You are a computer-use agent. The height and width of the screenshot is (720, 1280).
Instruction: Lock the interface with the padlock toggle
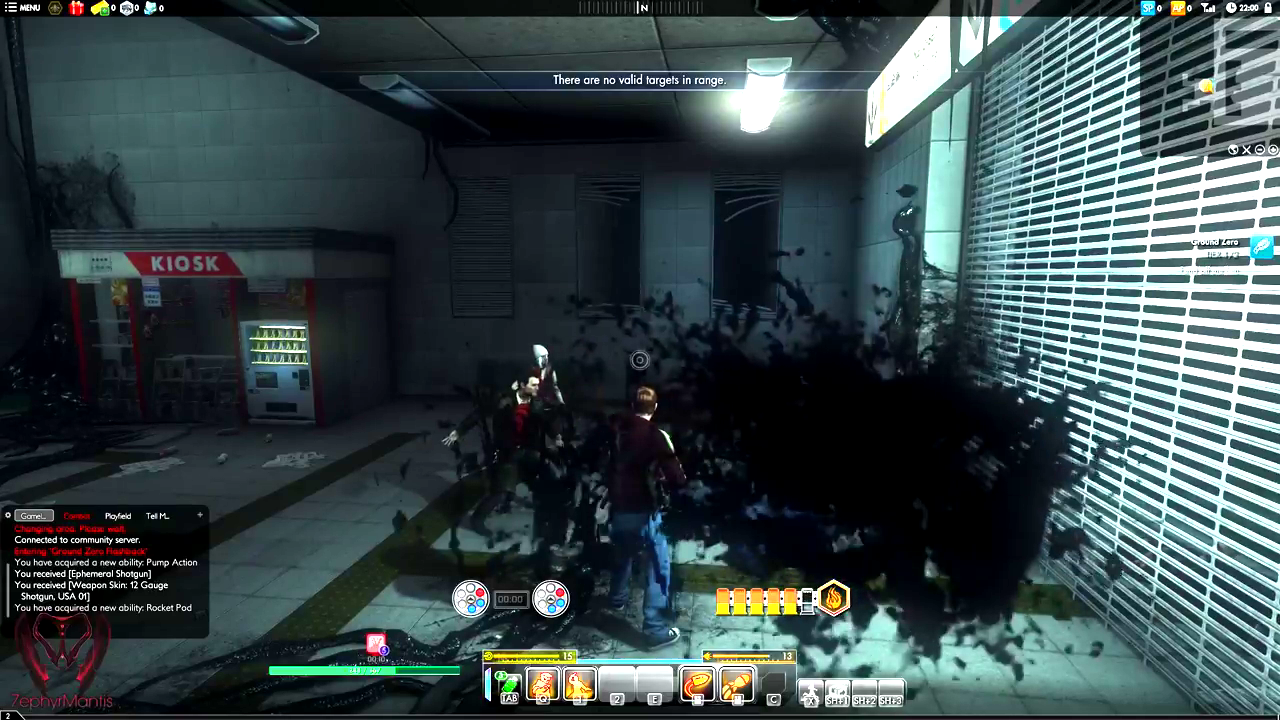(1270, 8)
